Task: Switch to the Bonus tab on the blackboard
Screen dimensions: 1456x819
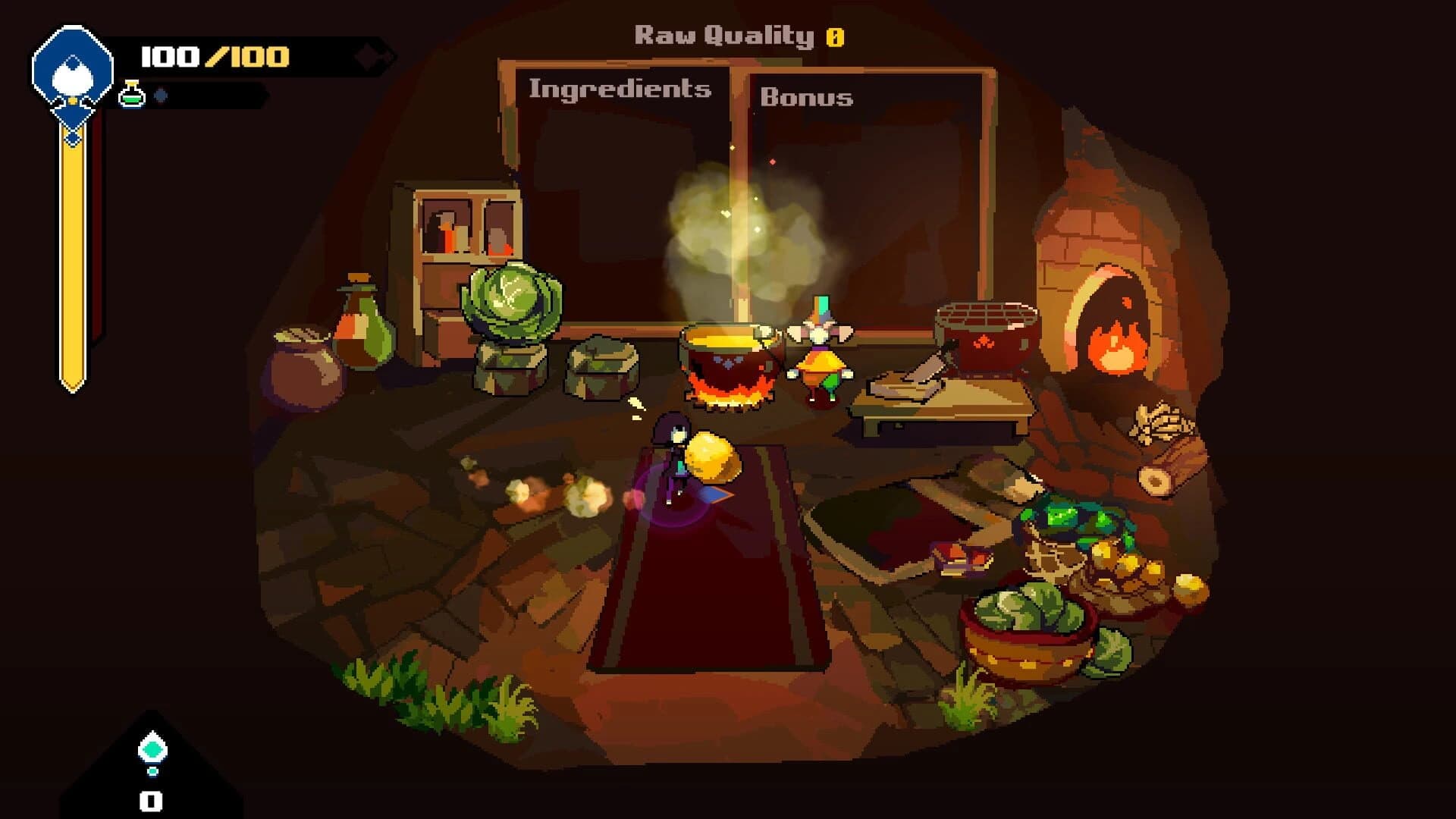Action: [x=808, y=97]
